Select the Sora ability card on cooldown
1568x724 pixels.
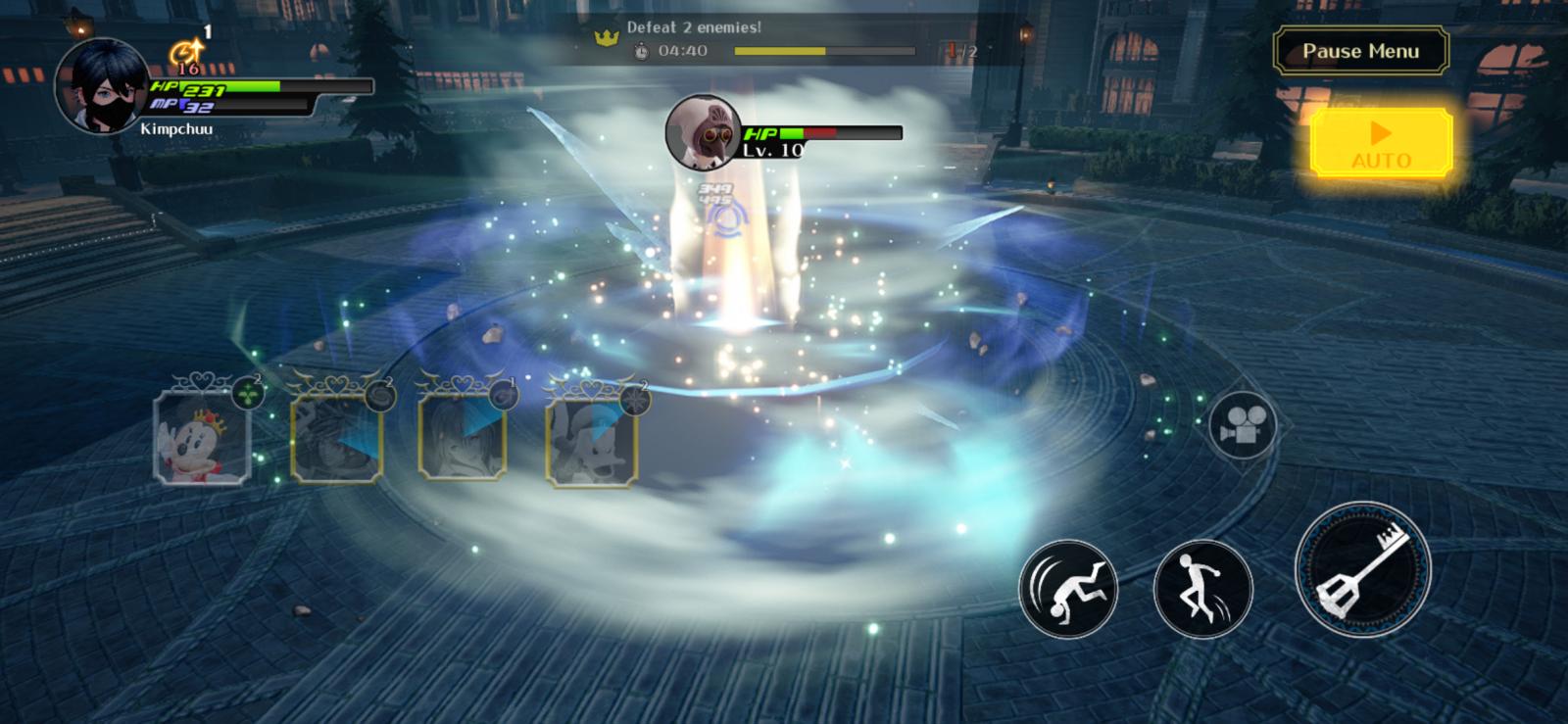click(336, 437)
